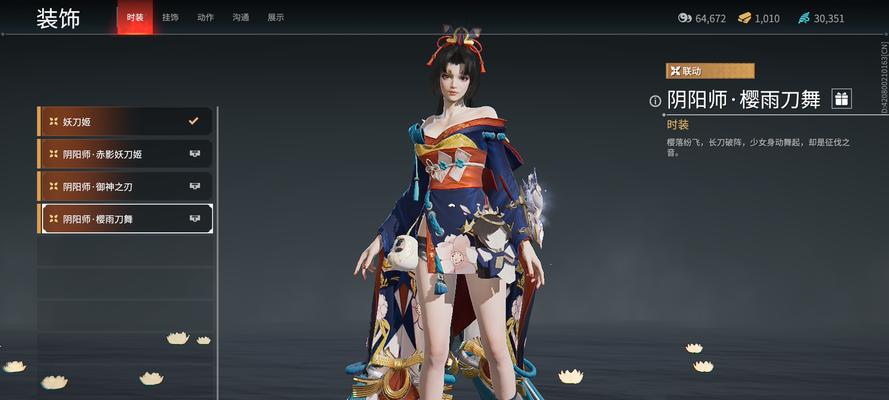Viewport: 889px width, 400px height.
Task: Choose the 阴阳师·赤影妖刀姬 outfit
Action: pyautogui.click(x=125, y=154)
